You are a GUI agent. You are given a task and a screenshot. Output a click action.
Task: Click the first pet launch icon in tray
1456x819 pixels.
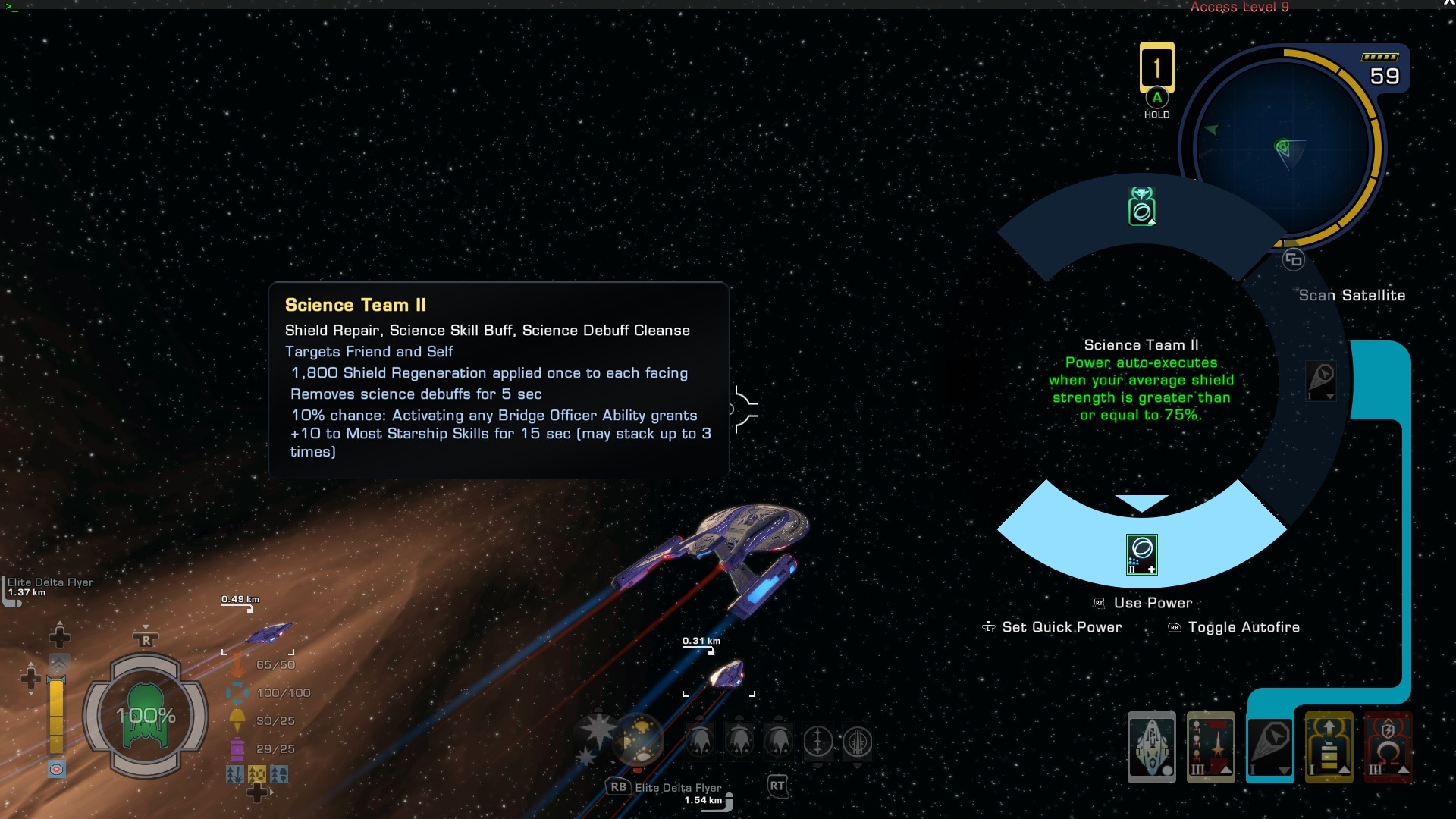pyautogui.click(x=699, y=742)
